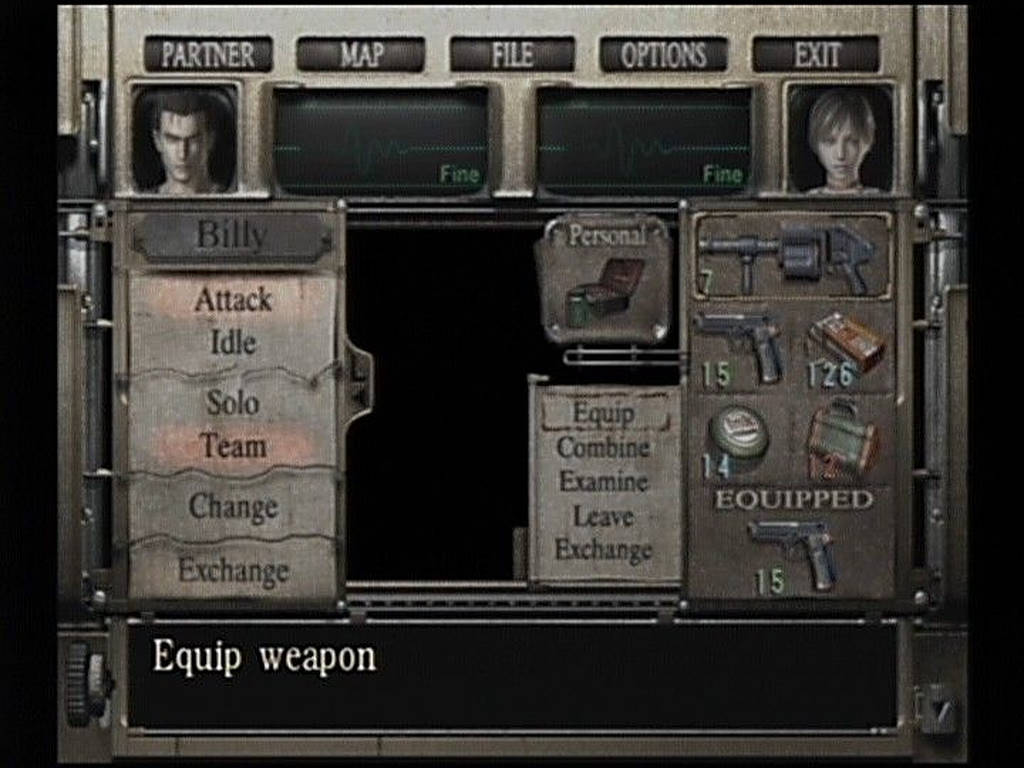Click Exchange in Billy's partner panel
The width and height of the screenshot is (1024, 768).
[233, 570]
